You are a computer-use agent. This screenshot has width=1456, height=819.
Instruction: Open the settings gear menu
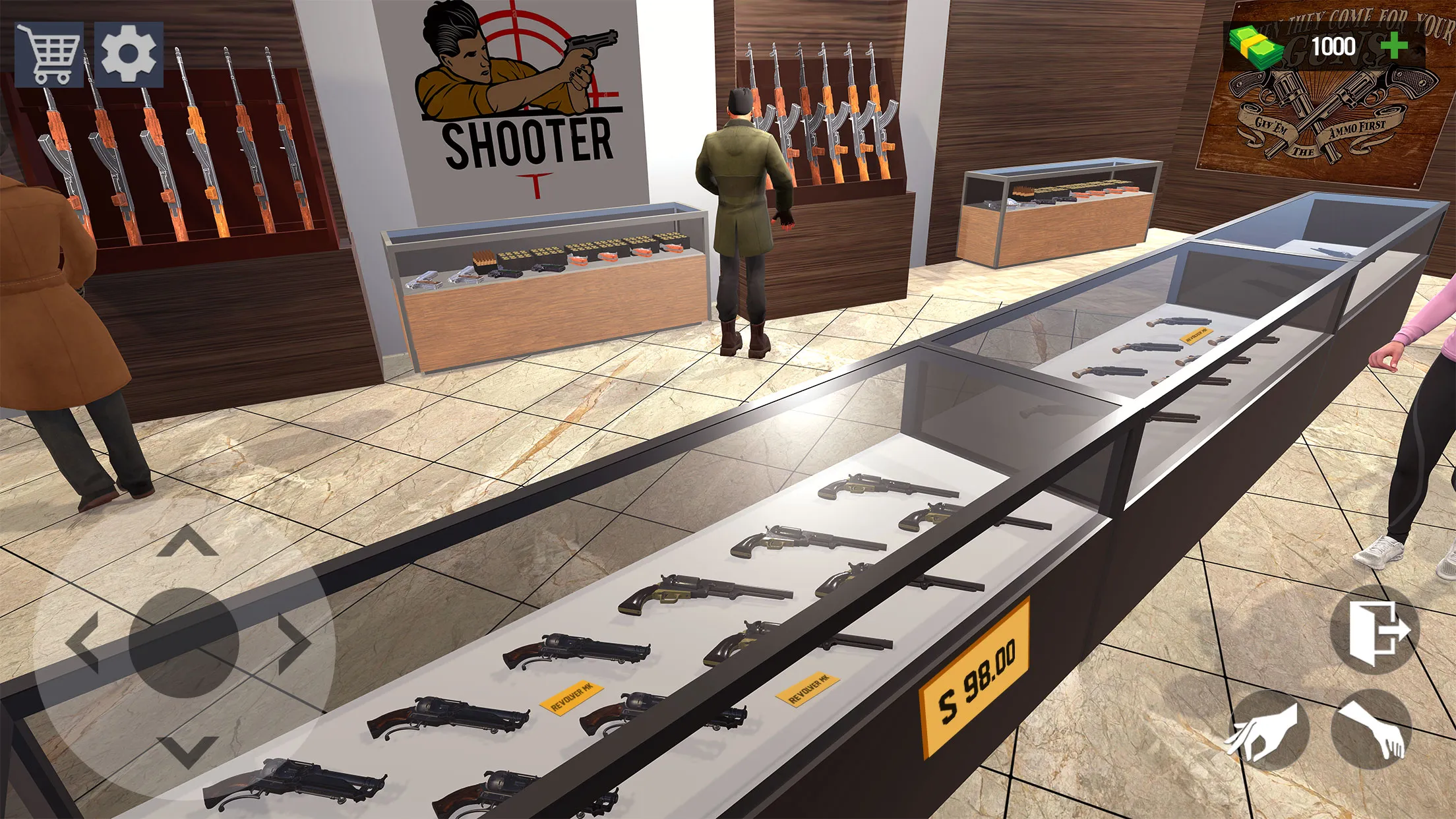[129, 54]
